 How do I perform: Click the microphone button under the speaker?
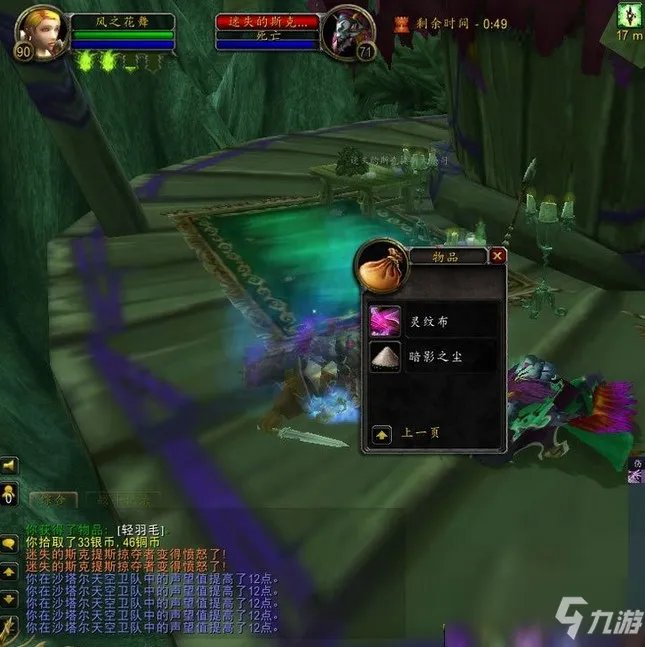point(9,494)
